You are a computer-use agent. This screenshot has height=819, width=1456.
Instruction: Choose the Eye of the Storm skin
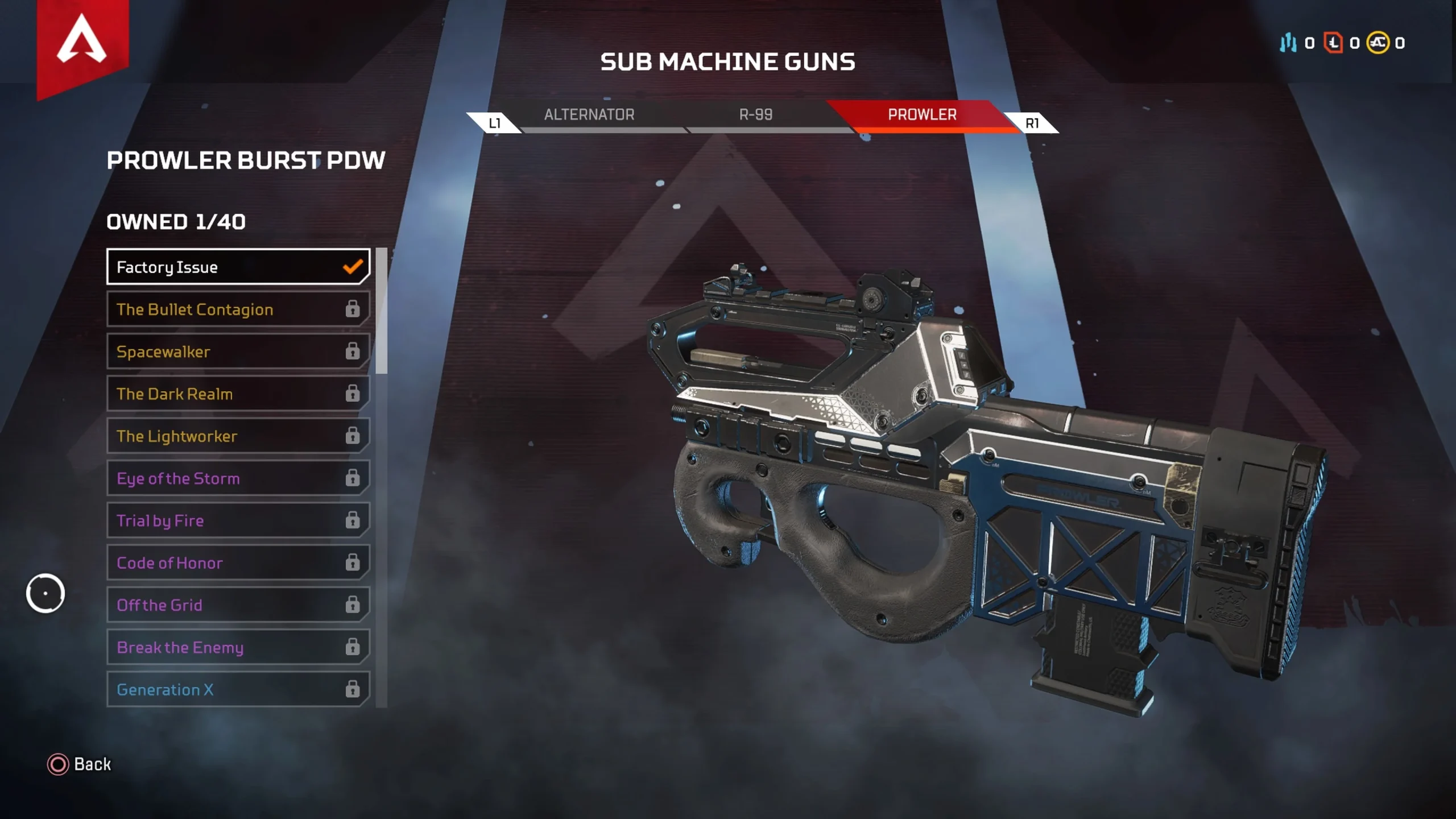point(238,478)
